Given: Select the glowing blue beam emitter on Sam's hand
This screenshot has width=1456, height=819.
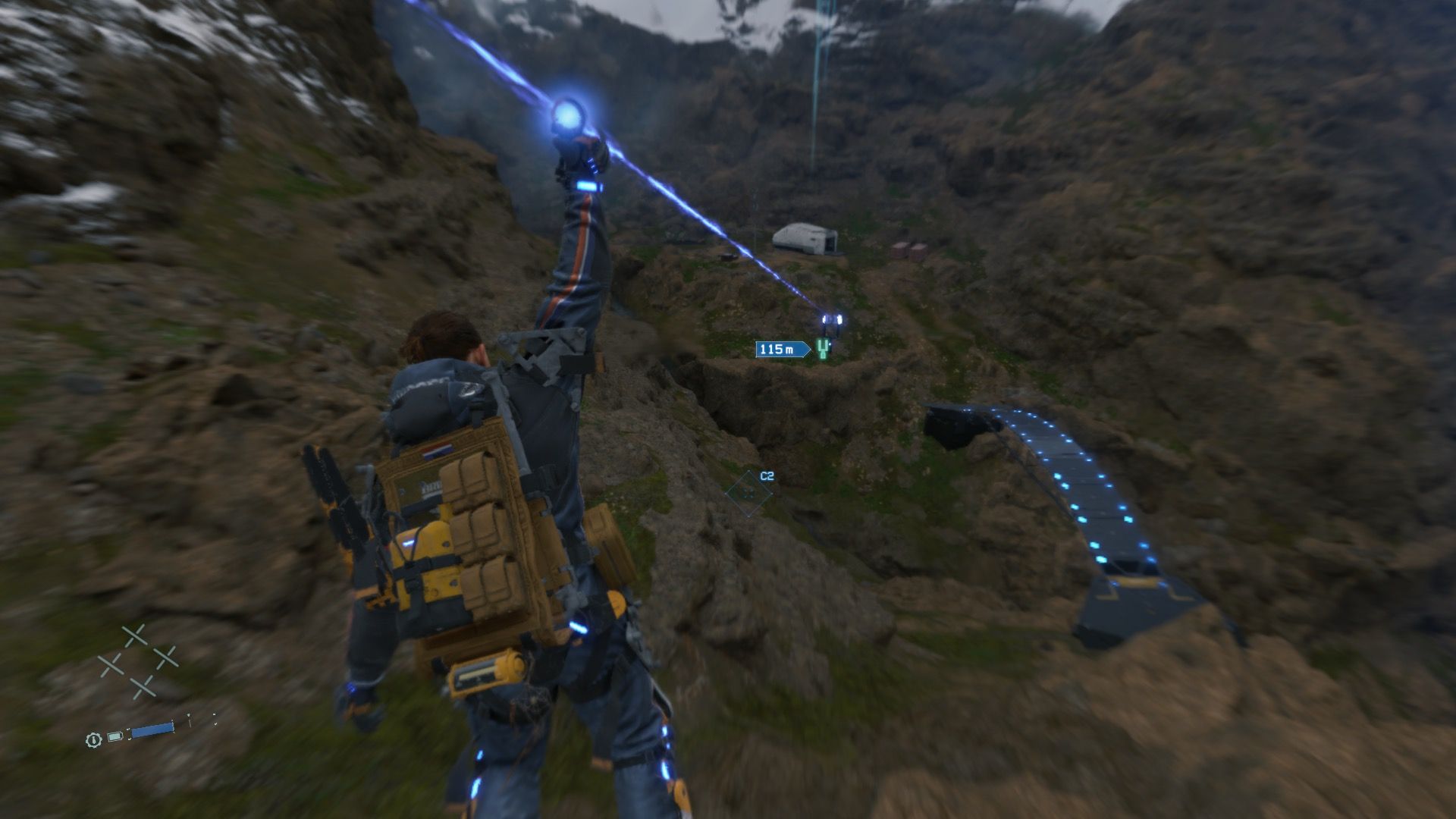Looking at the screenshot, I should click(570, 114).
